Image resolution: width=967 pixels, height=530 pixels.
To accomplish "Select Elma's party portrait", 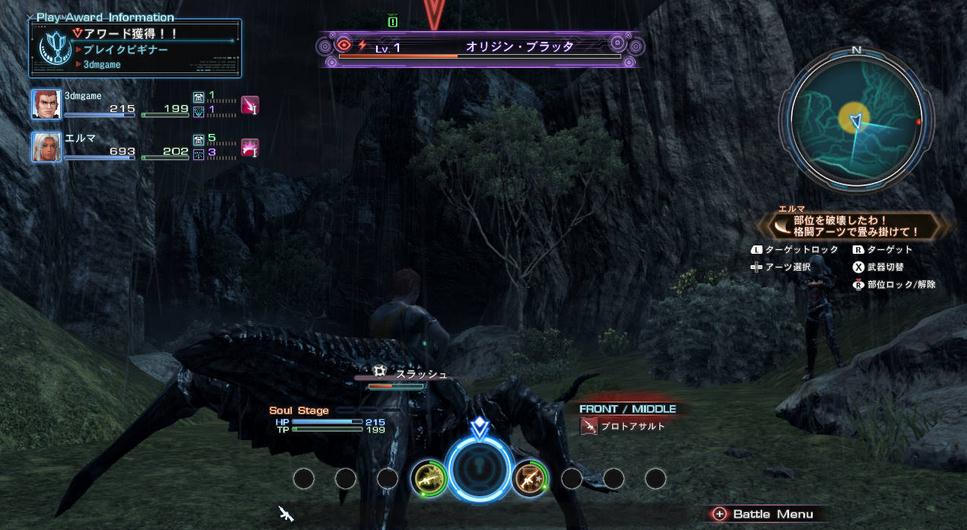I will [x=45, y=146].
